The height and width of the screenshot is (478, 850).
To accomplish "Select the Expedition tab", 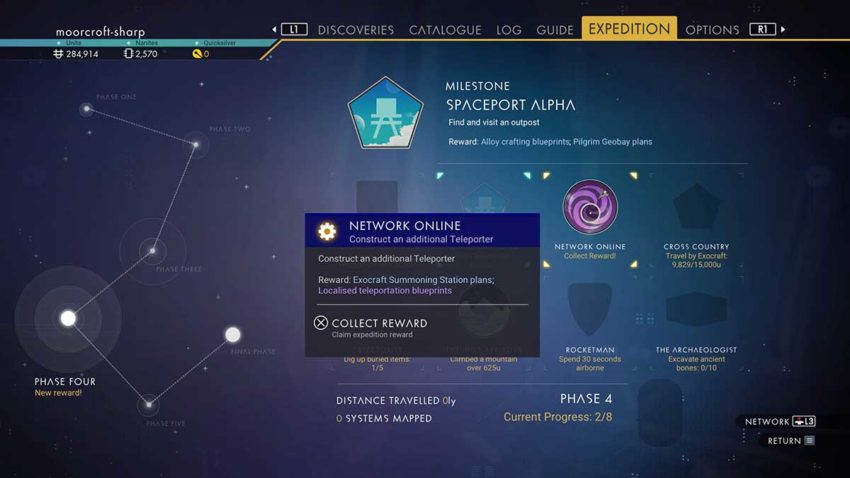I will [629, 29].
